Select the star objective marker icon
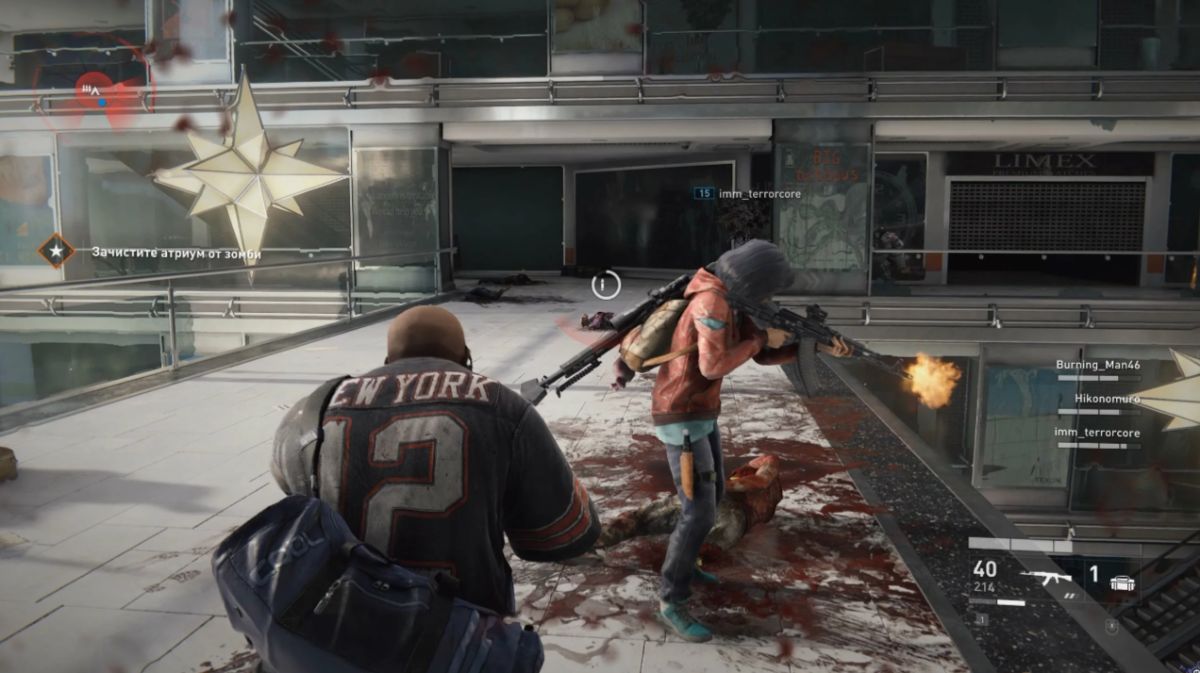1200x673 pixels. click(56, 250)
